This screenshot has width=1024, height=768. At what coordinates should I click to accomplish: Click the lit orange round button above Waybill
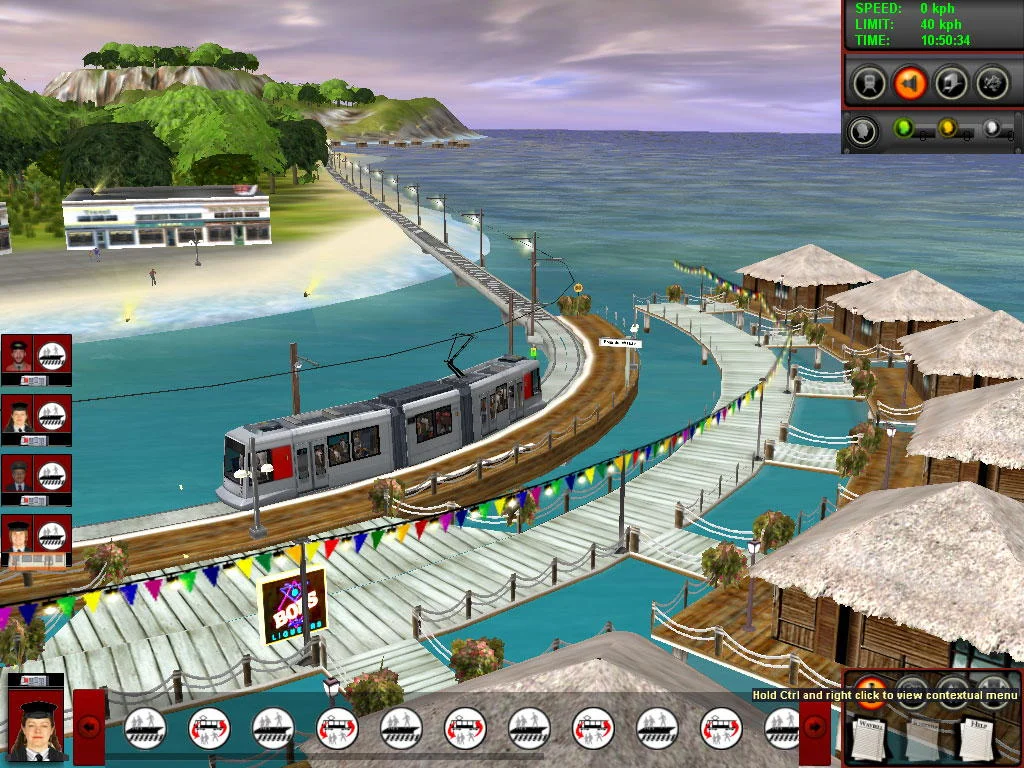click(870, 694)
